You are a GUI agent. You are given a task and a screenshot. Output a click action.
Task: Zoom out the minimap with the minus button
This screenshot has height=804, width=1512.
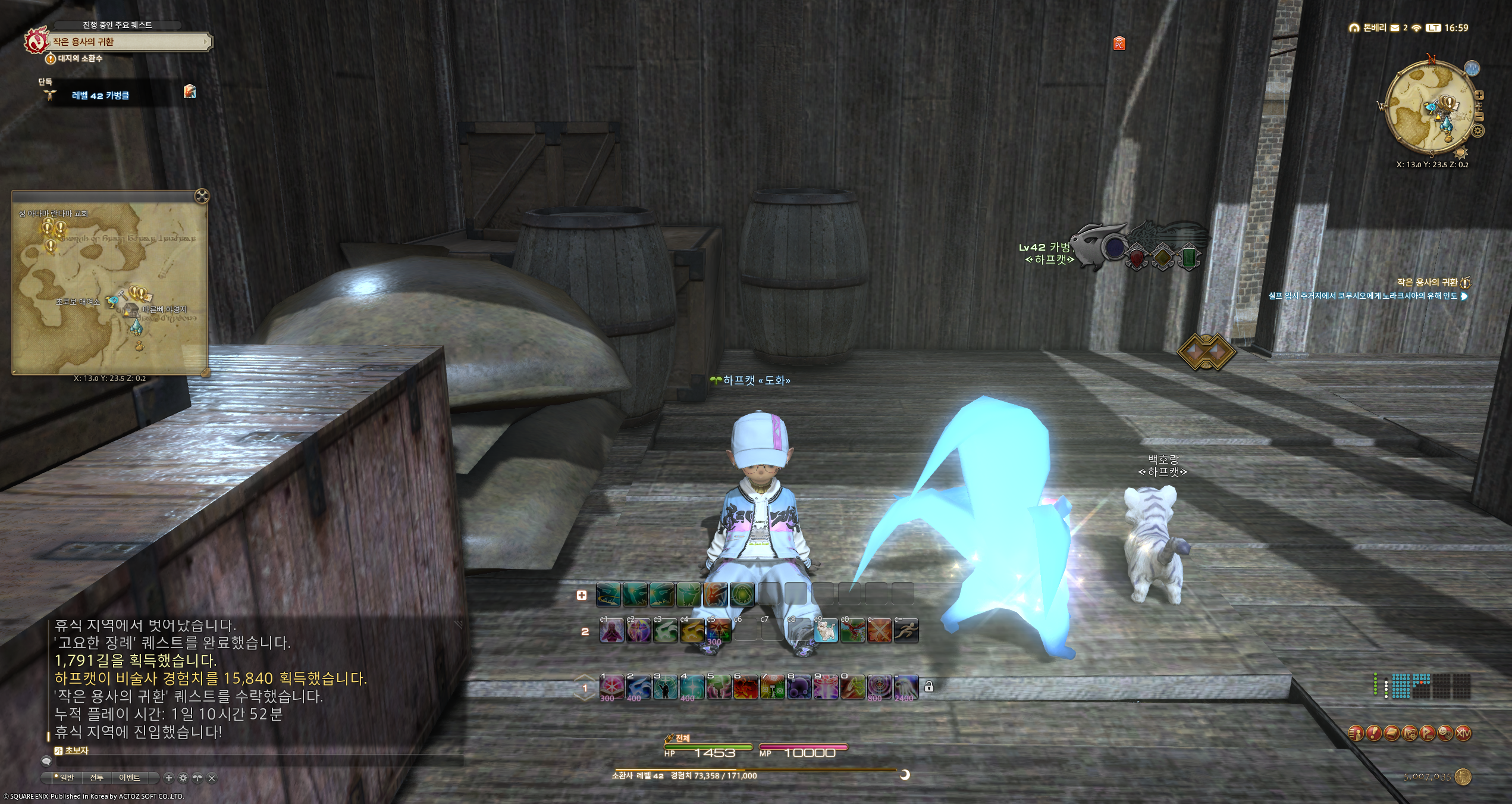(1479, 117)
